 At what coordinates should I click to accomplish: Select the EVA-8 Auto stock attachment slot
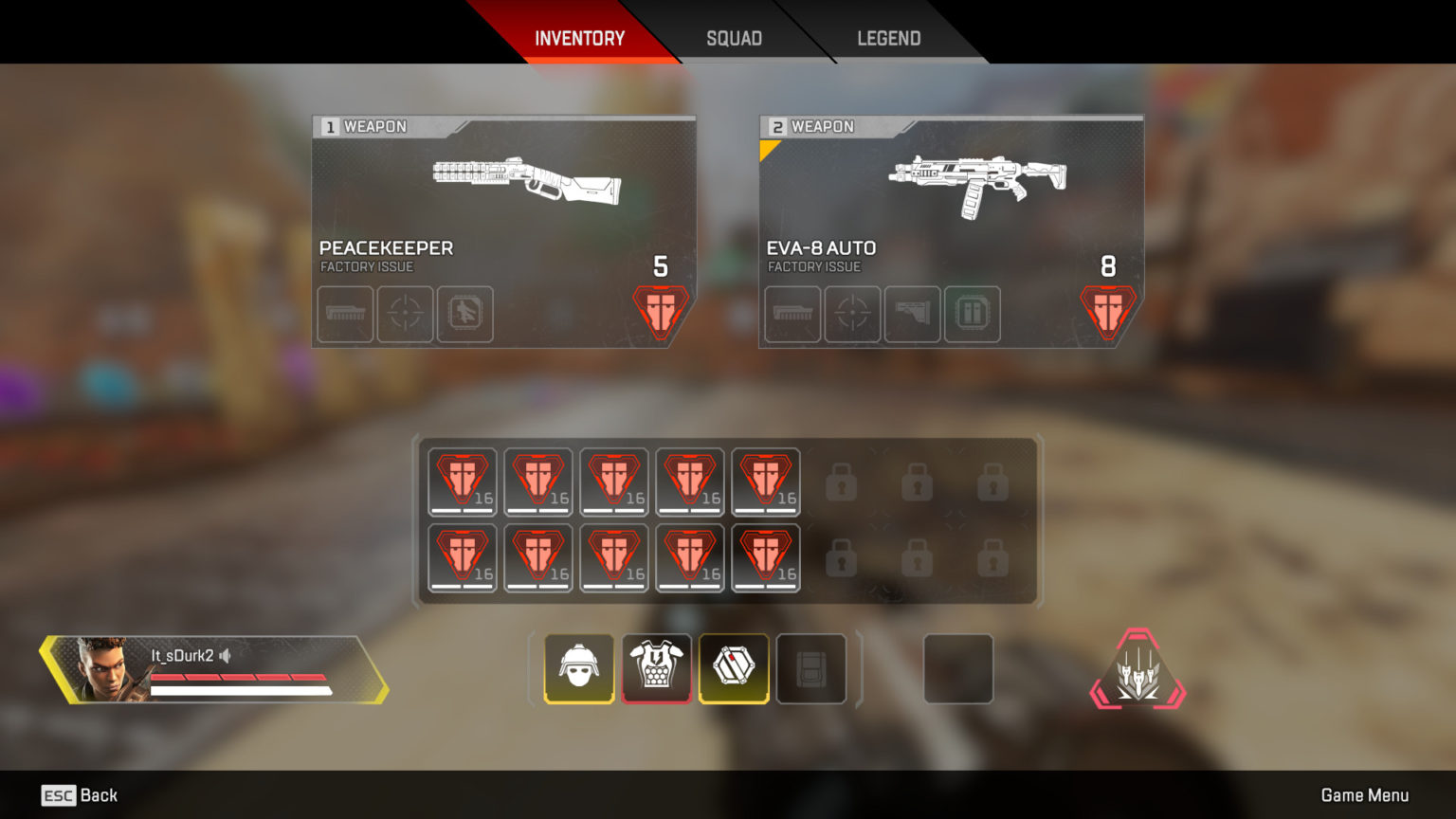coord(913,315)
